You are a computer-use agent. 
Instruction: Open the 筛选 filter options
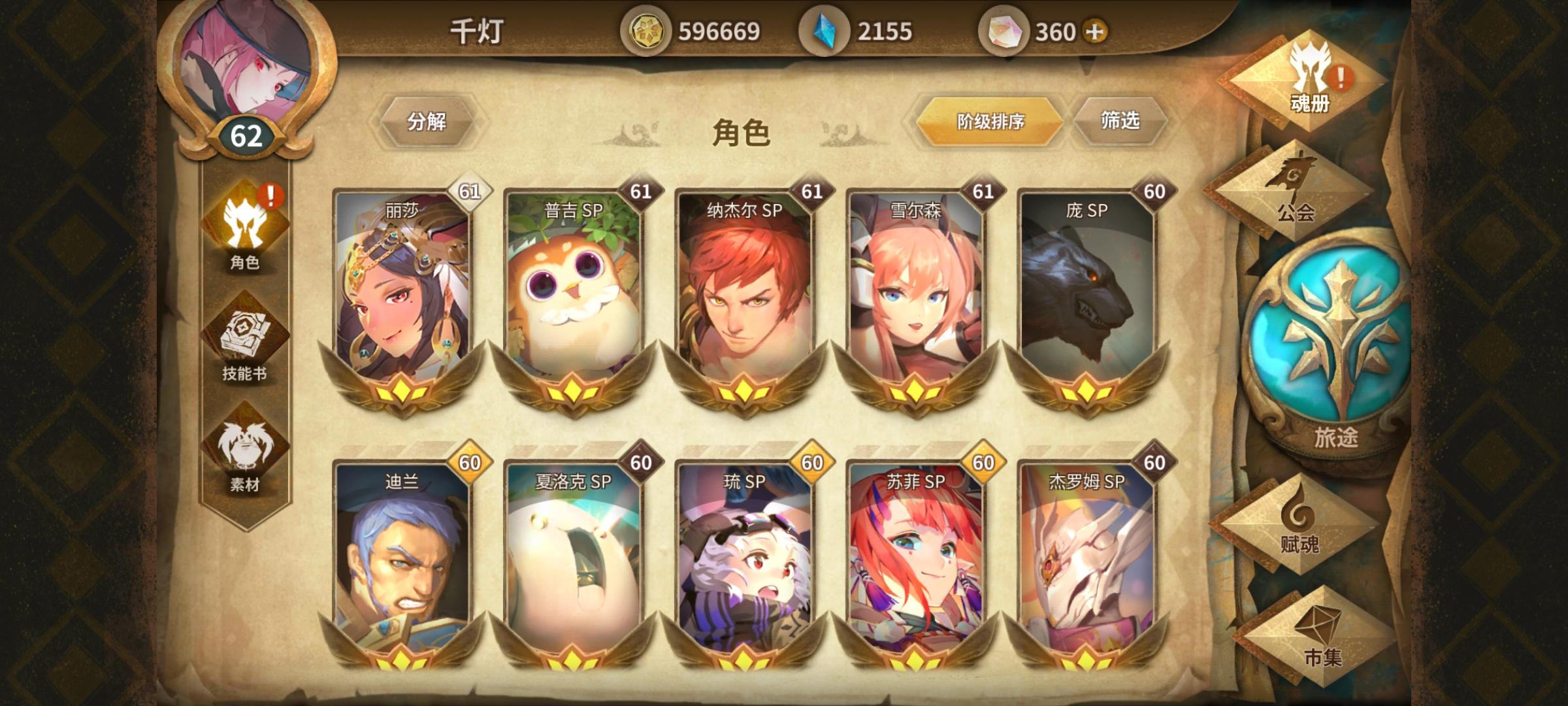click(1122, 122)
